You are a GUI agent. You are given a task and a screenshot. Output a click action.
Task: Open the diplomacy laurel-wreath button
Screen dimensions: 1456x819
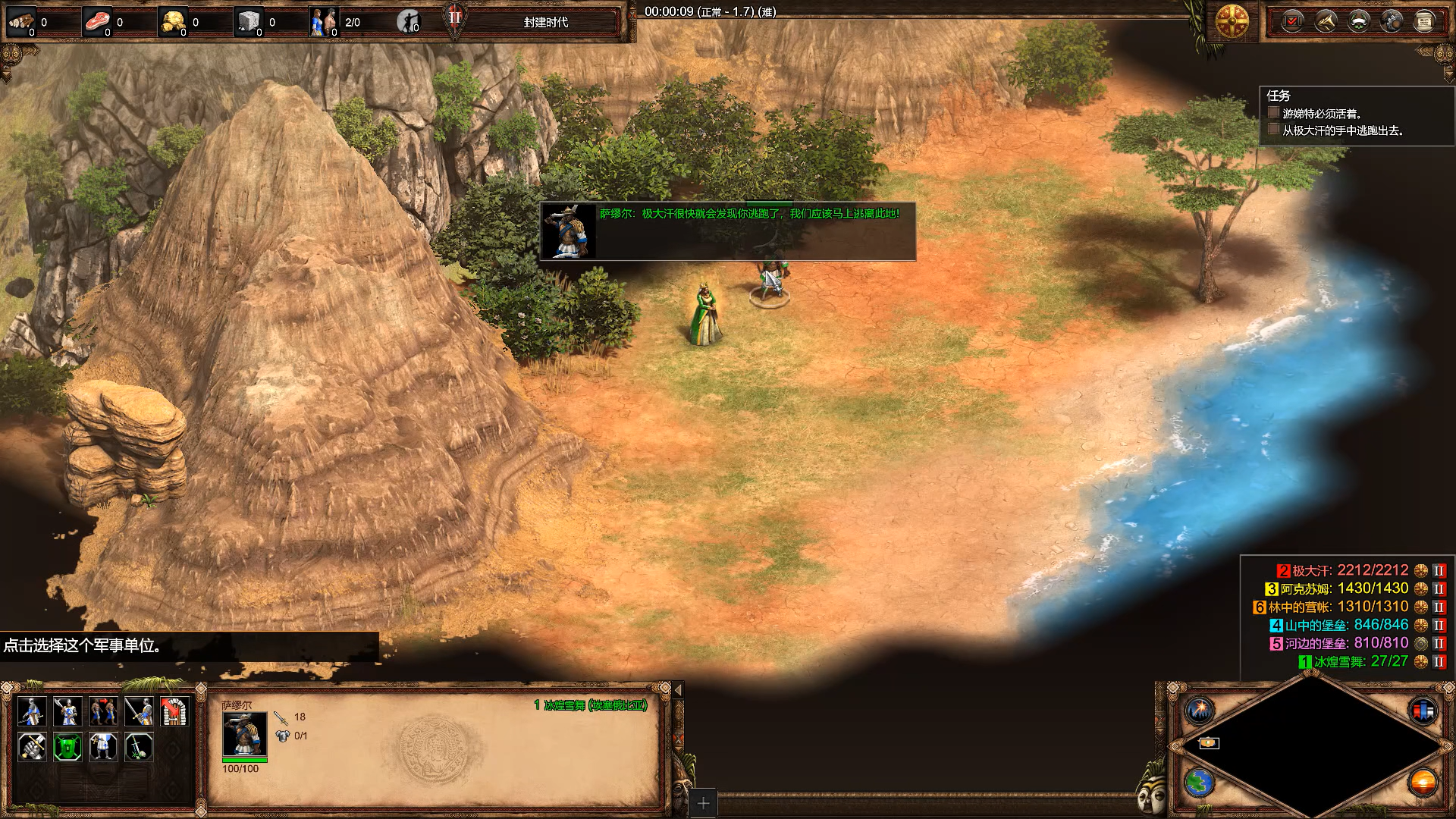pyautogui.click(x=1358, y=21)
